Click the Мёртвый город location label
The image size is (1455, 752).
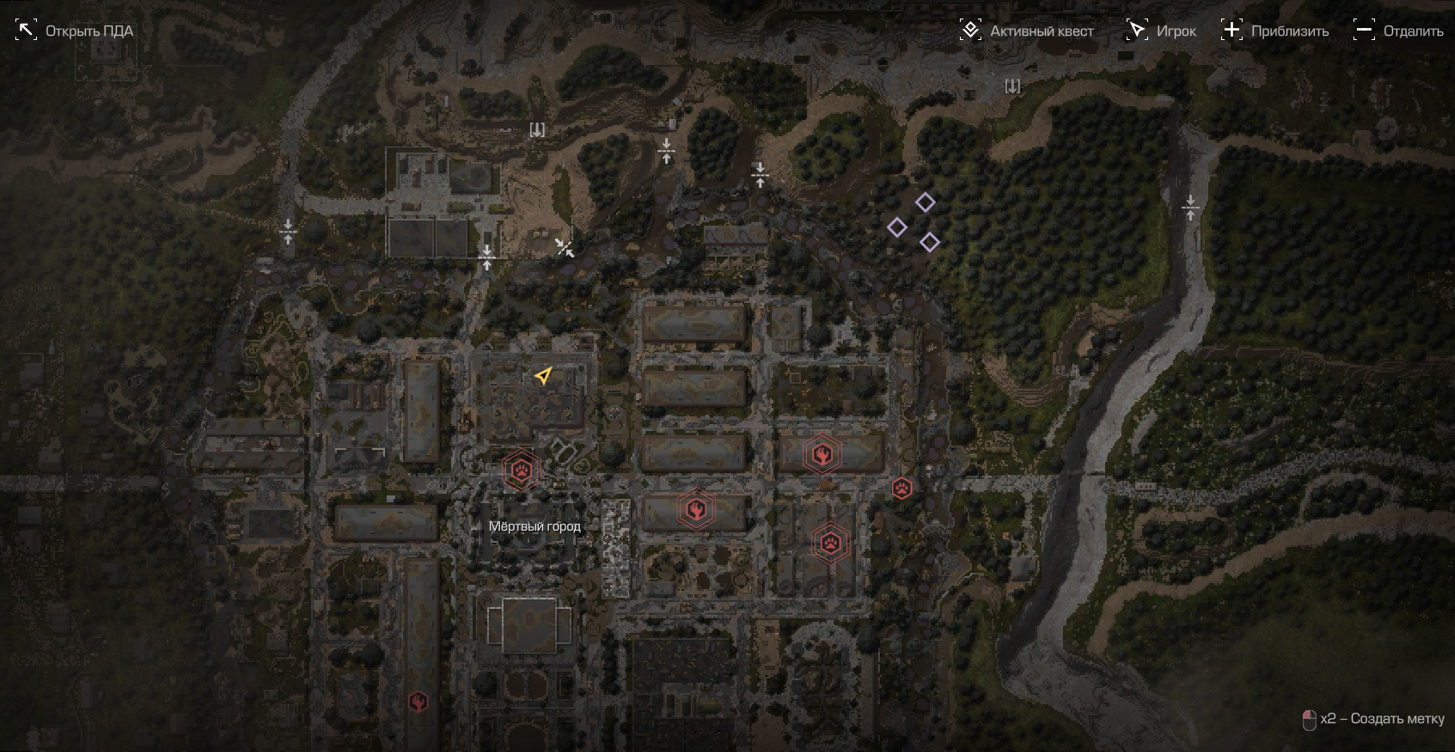pyautogui.click(x=535, y=526)
